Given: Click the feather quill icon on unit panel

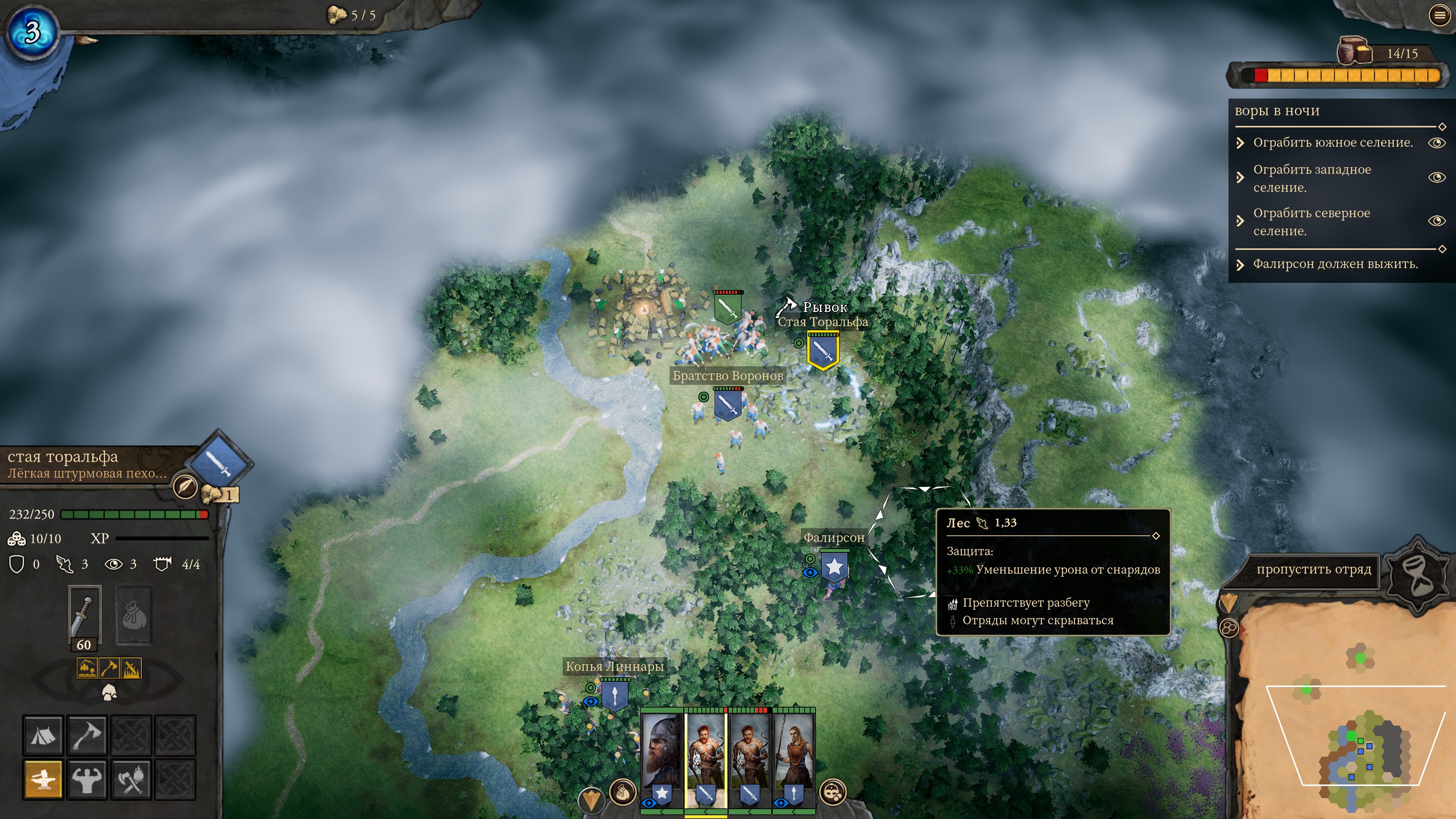Looking at the screenshot, I should click(185, 486).
